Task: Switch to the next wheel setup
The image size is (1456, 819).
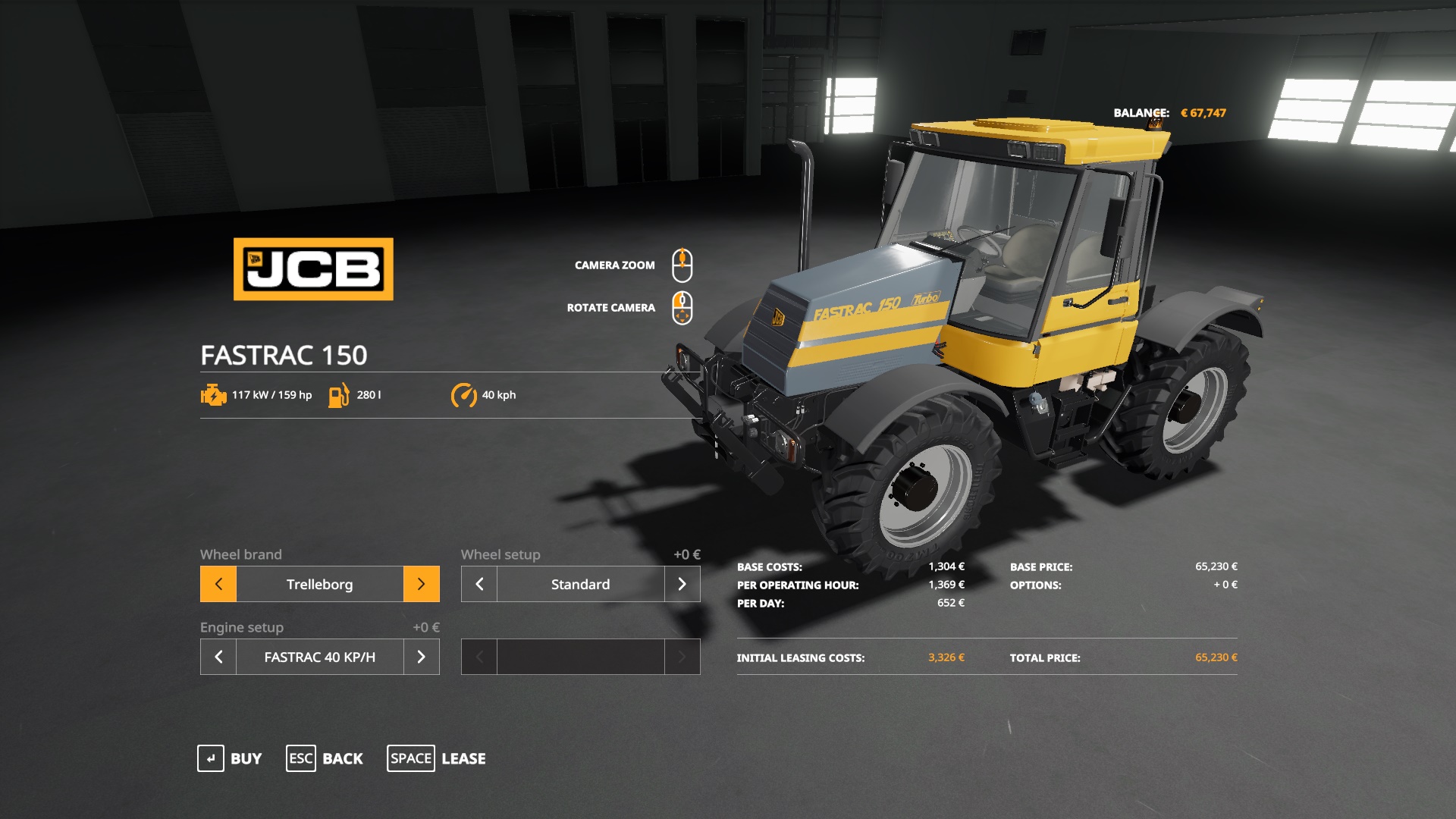Action: pyautogui.click(x=682, y=584)
